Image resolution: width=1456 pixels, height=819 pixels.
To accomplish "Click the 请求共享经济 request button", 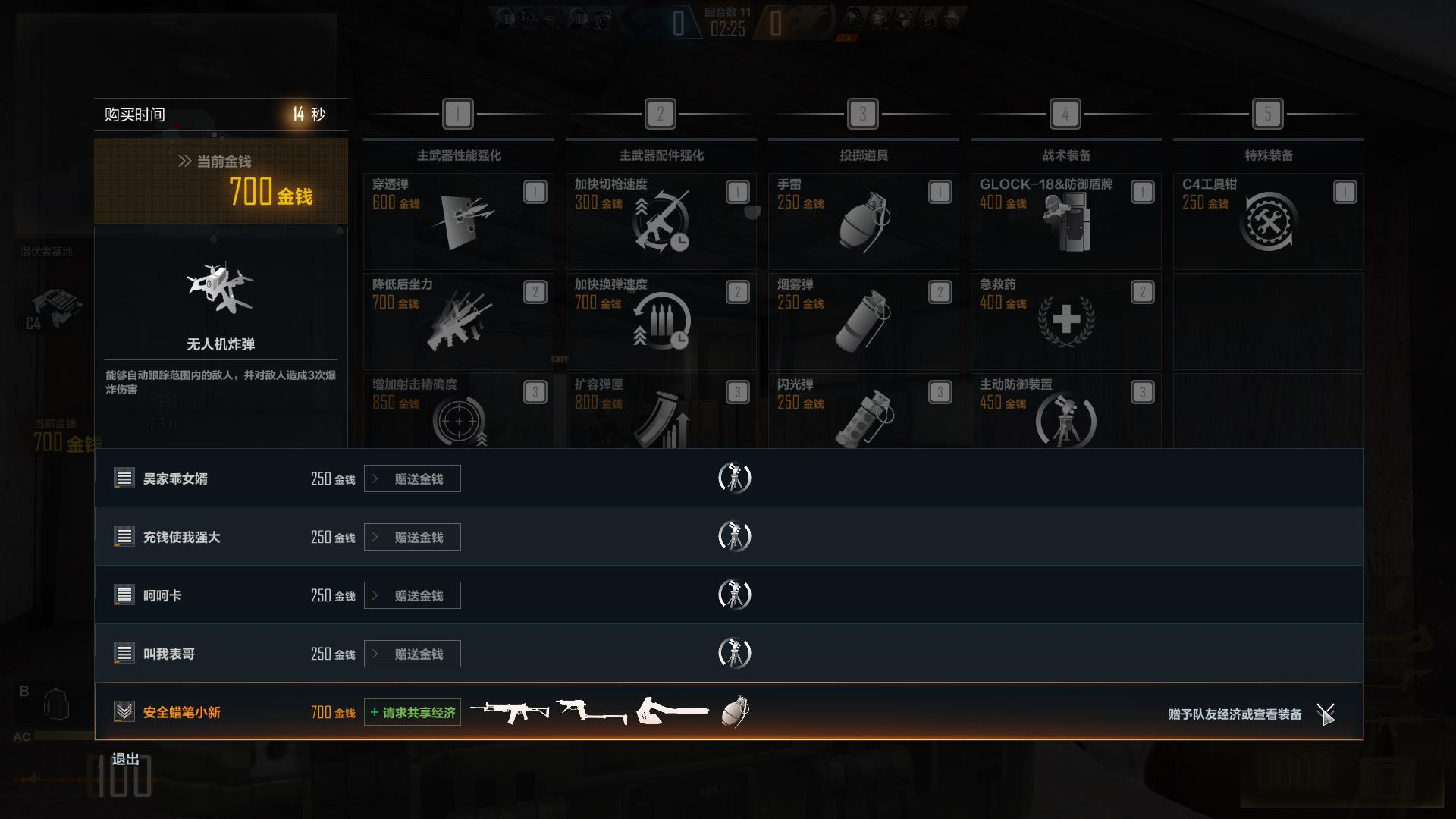I will coord(412,712).
